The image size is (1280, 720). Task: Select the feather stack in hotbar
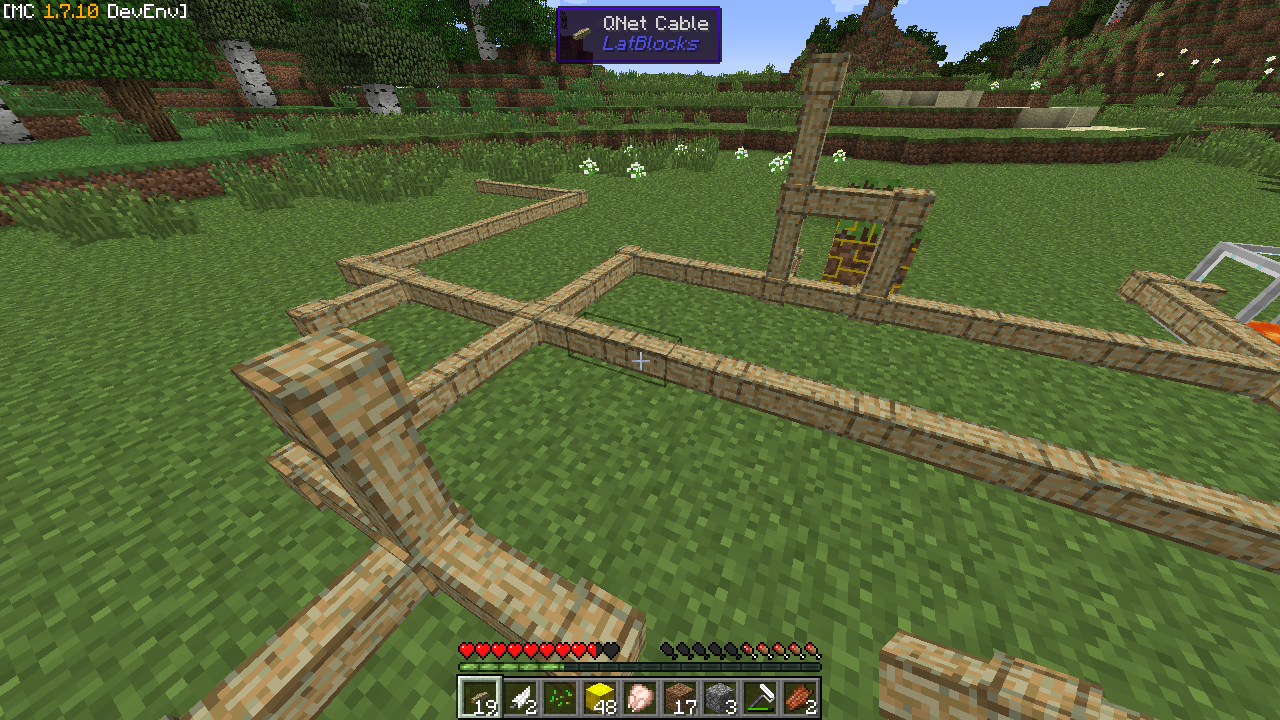pos(520,697)
